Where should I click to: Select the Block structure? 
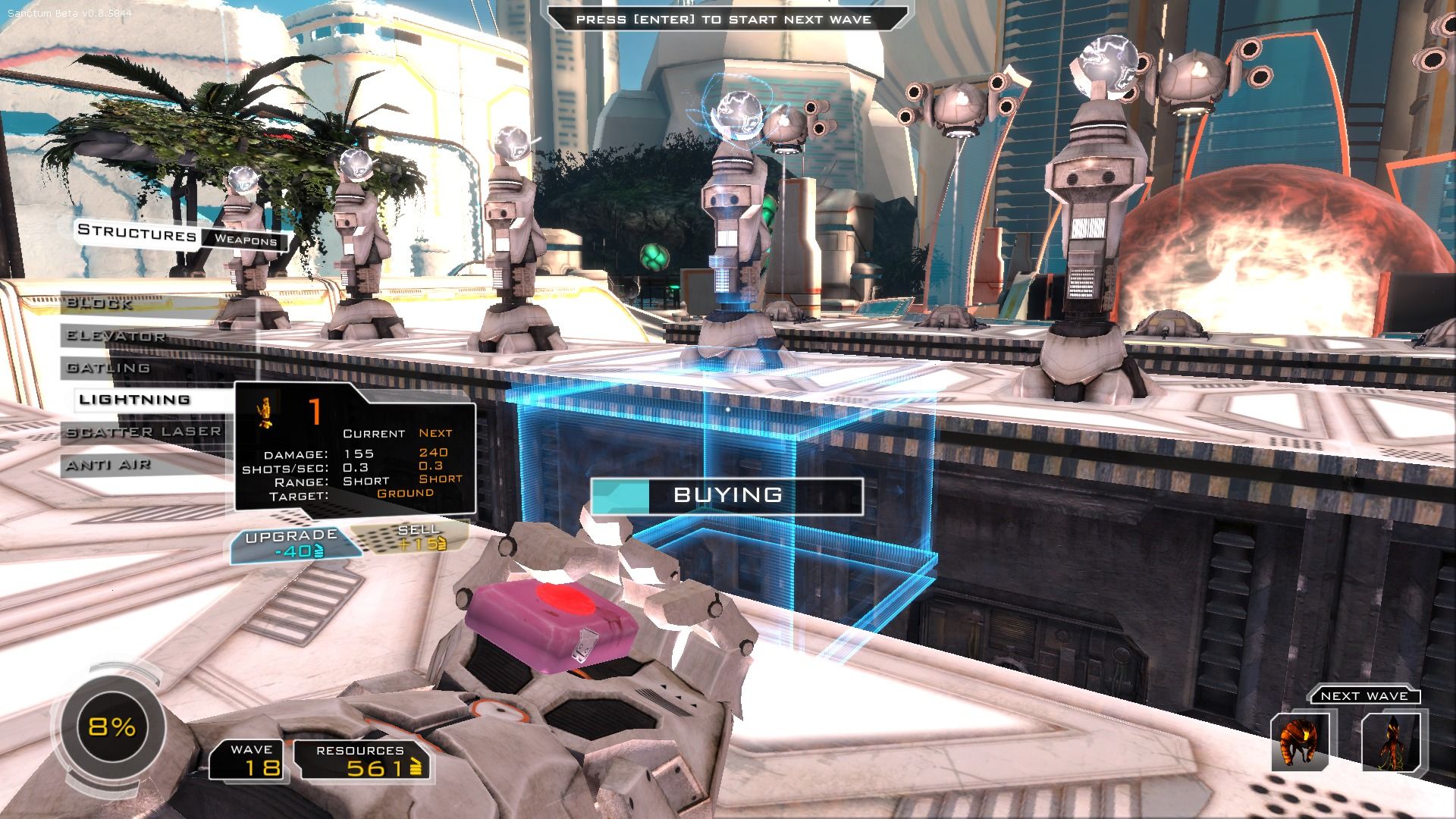pos(100,304)
